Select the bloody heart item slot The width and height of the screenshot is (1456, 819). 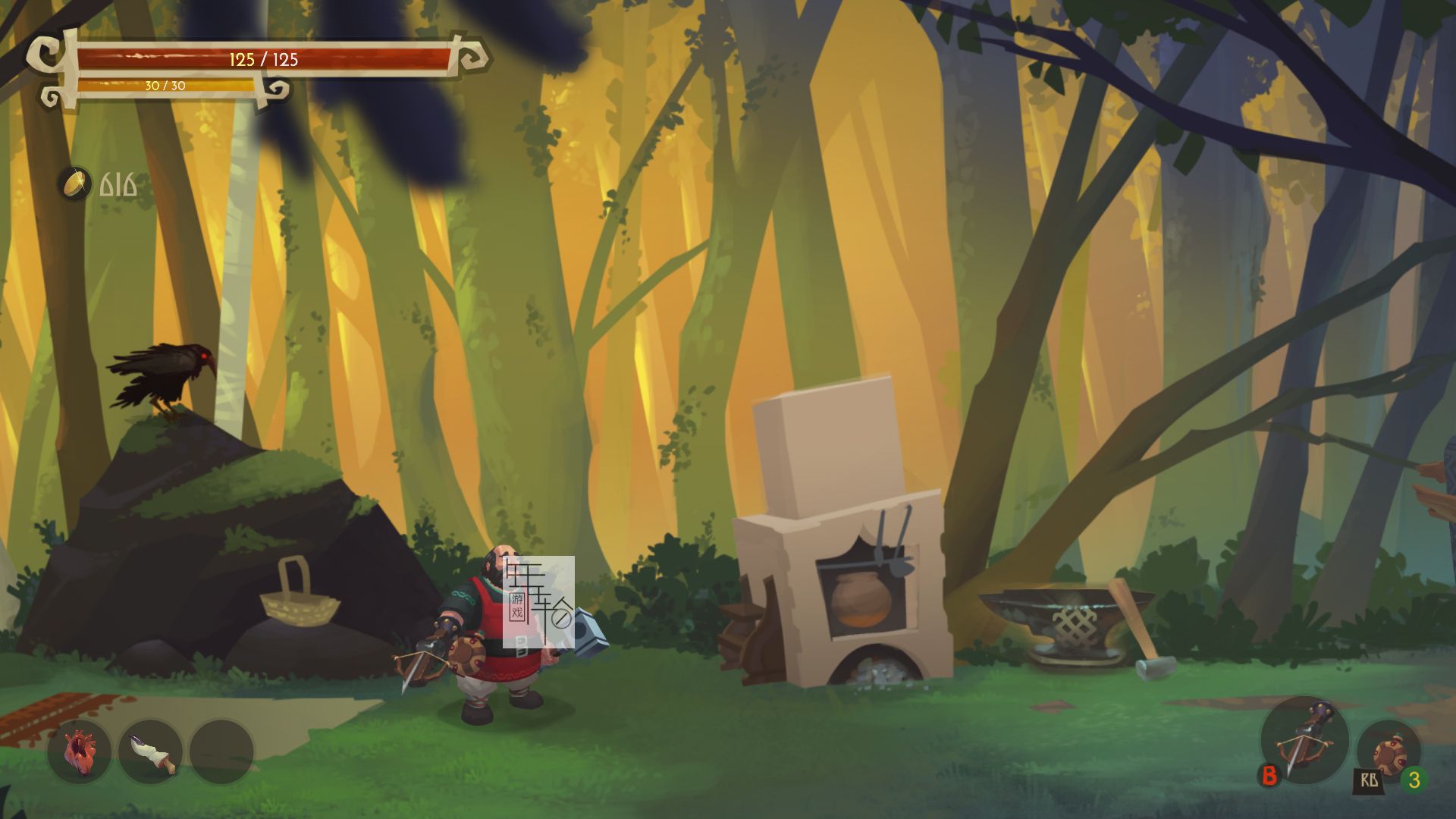(x=79, y=752)
